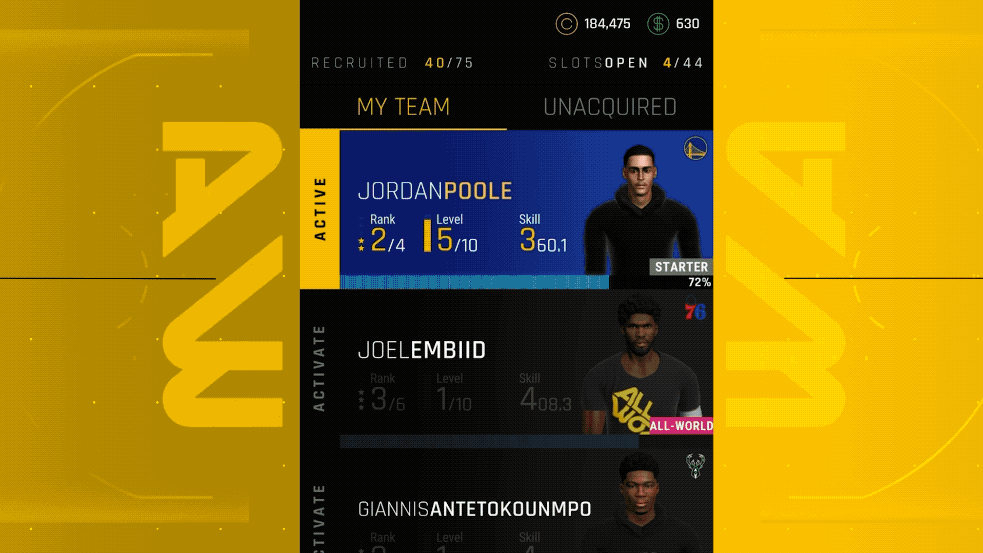Click Jordan Poole's yellow Active strip
Viewport: 983px width, 553px height.
point(320,210)
